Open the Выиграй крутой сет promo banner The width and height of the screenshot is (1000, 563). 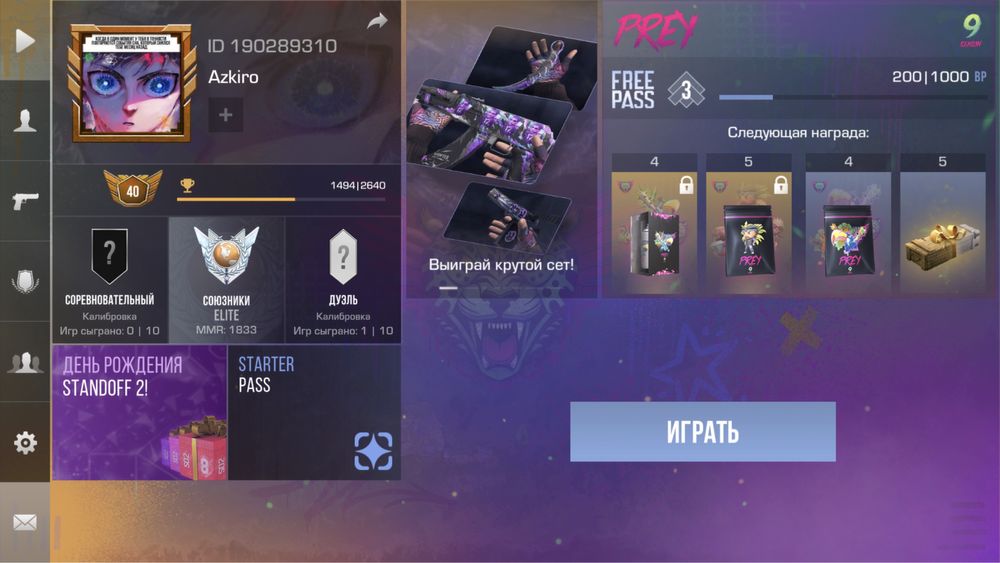[x=501, y=150]
